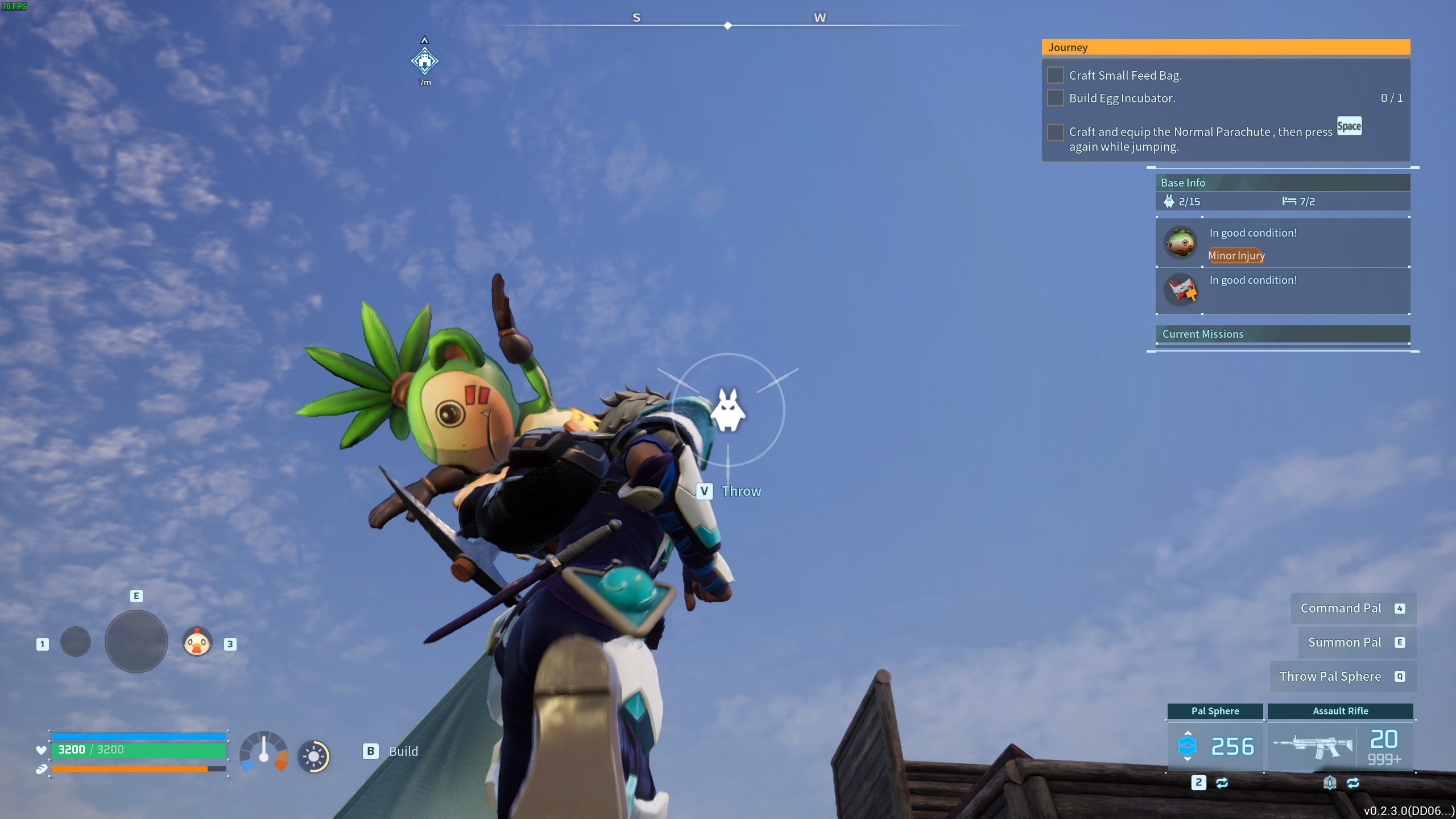The width and height of the screenshot is (1456, 819).
Task: Select the base waypoint marker below the compass
Action: [x=424, y=60]
